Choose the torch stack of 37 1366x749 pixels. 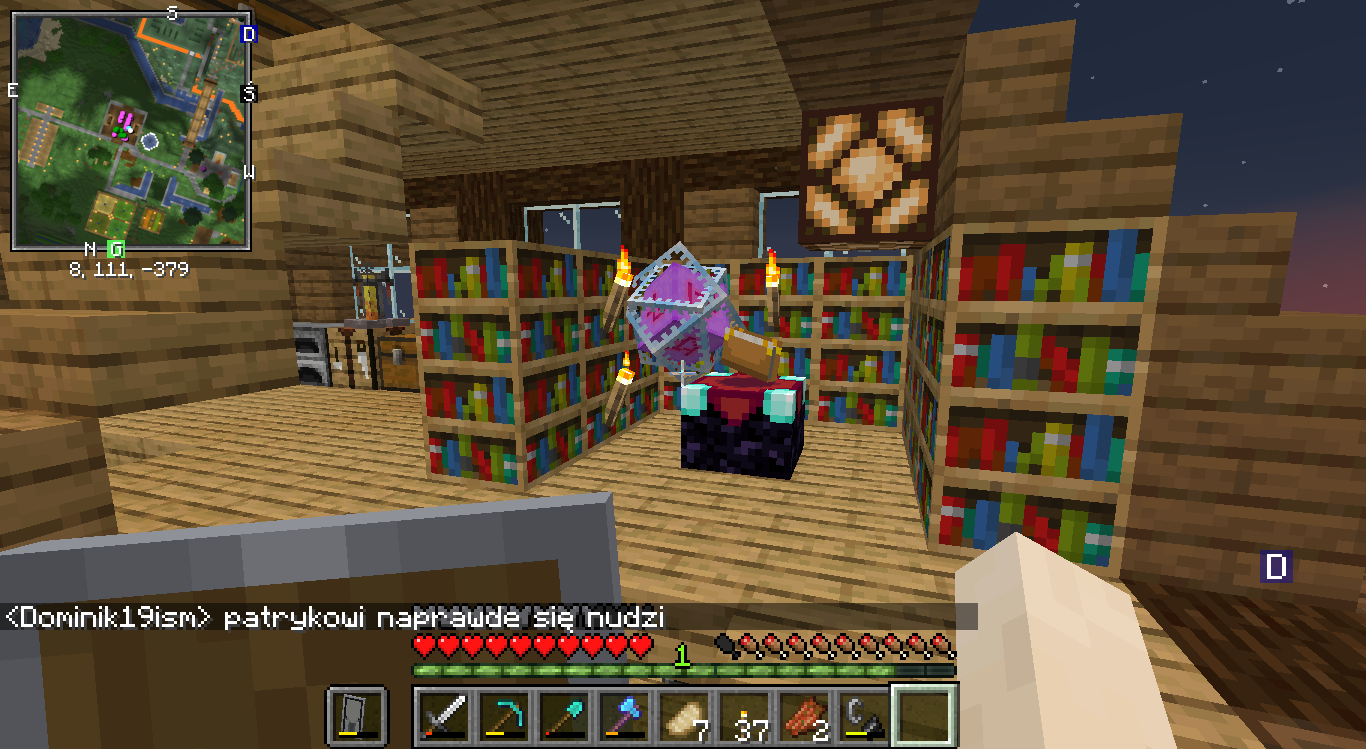(x=744, y=716)
